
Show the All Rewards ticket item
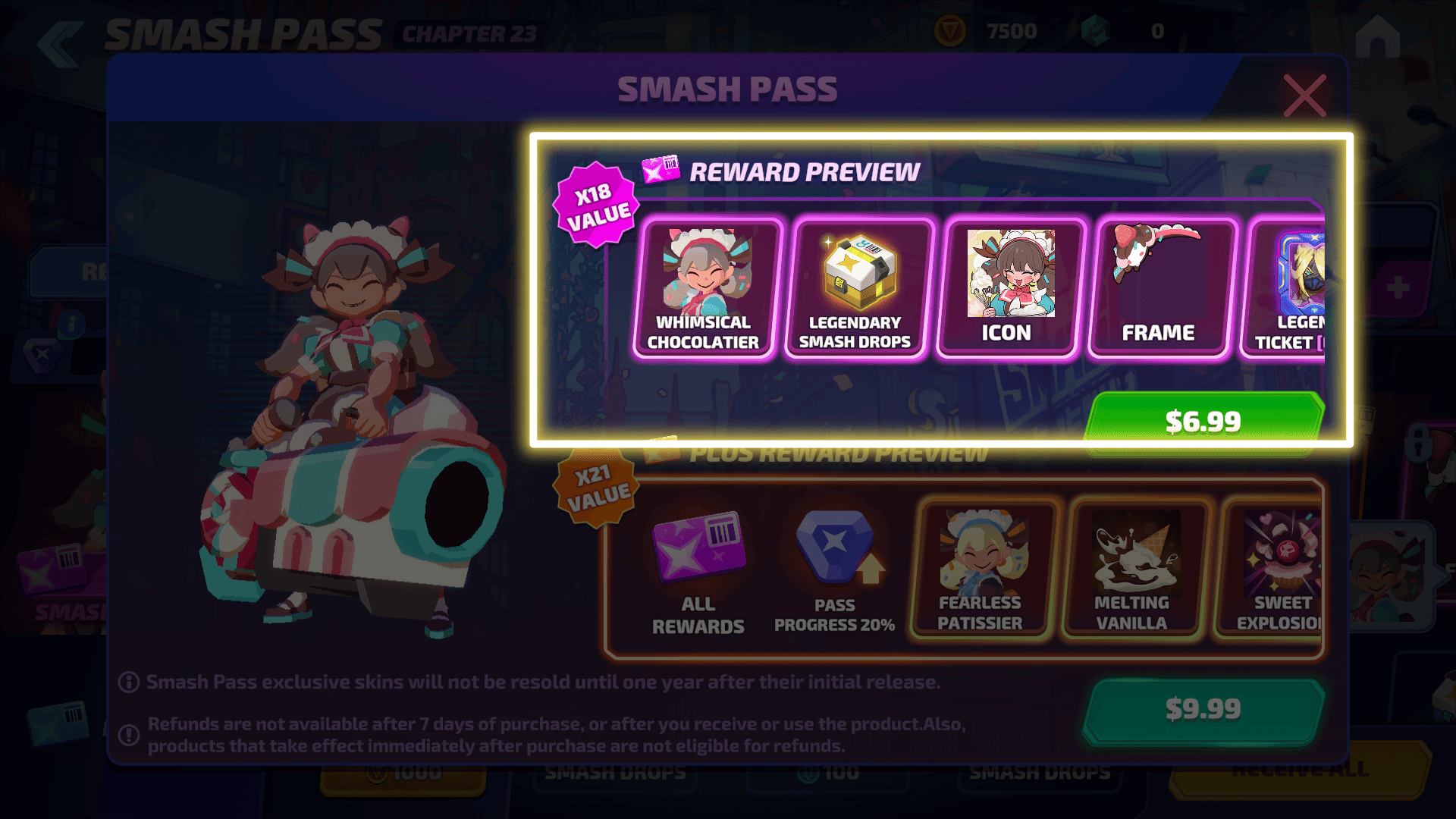[698, 573]
